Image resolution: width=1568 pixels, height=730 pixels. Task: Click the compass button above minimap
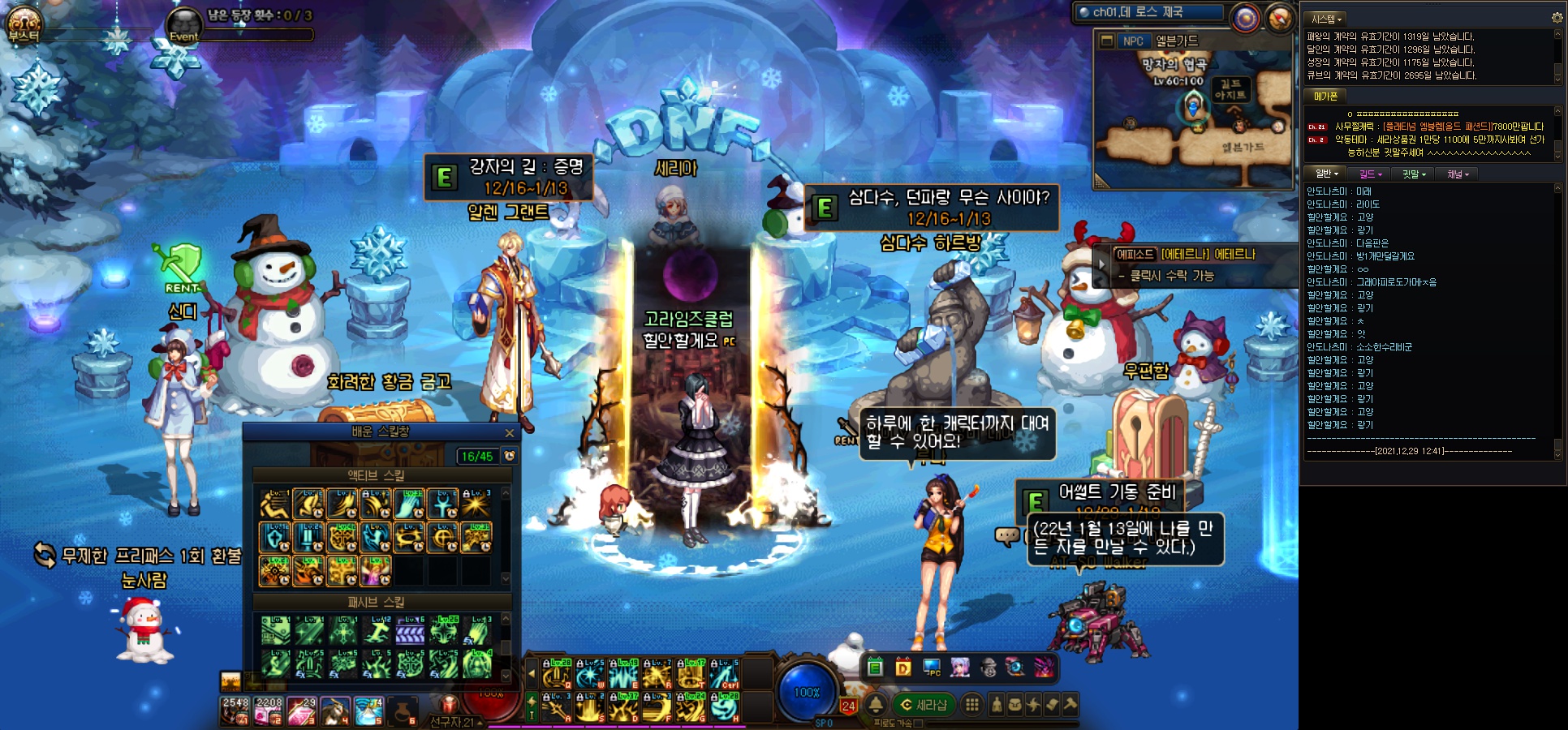(1280, 18)
